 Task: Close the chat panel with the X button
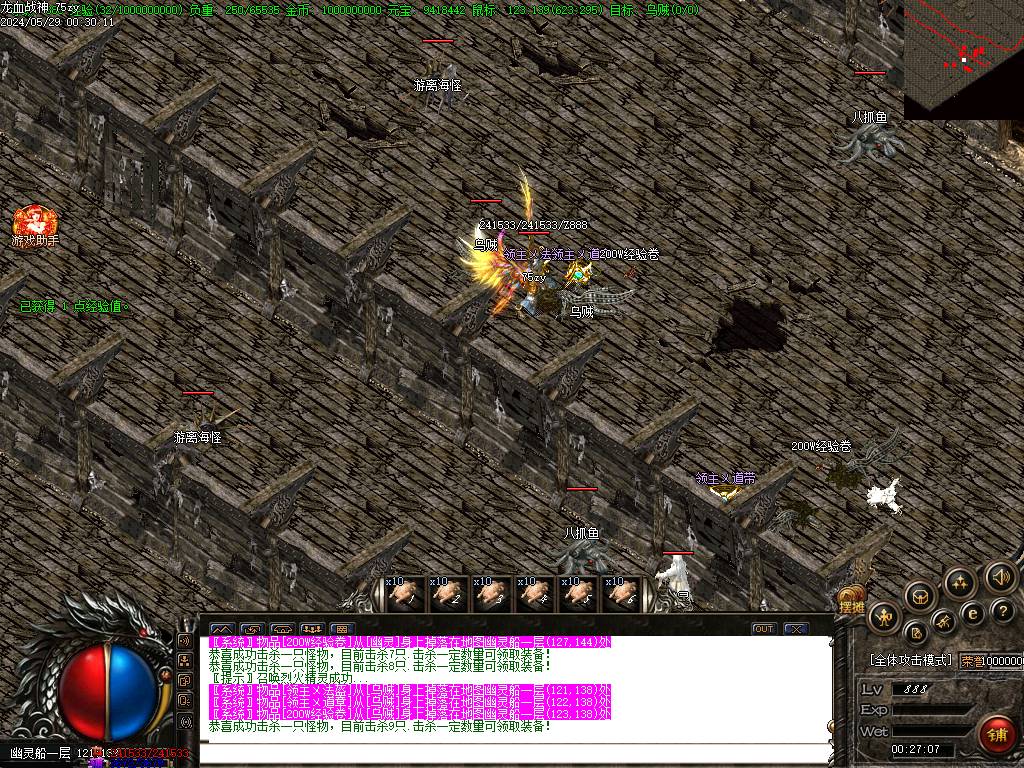point(795,629)
